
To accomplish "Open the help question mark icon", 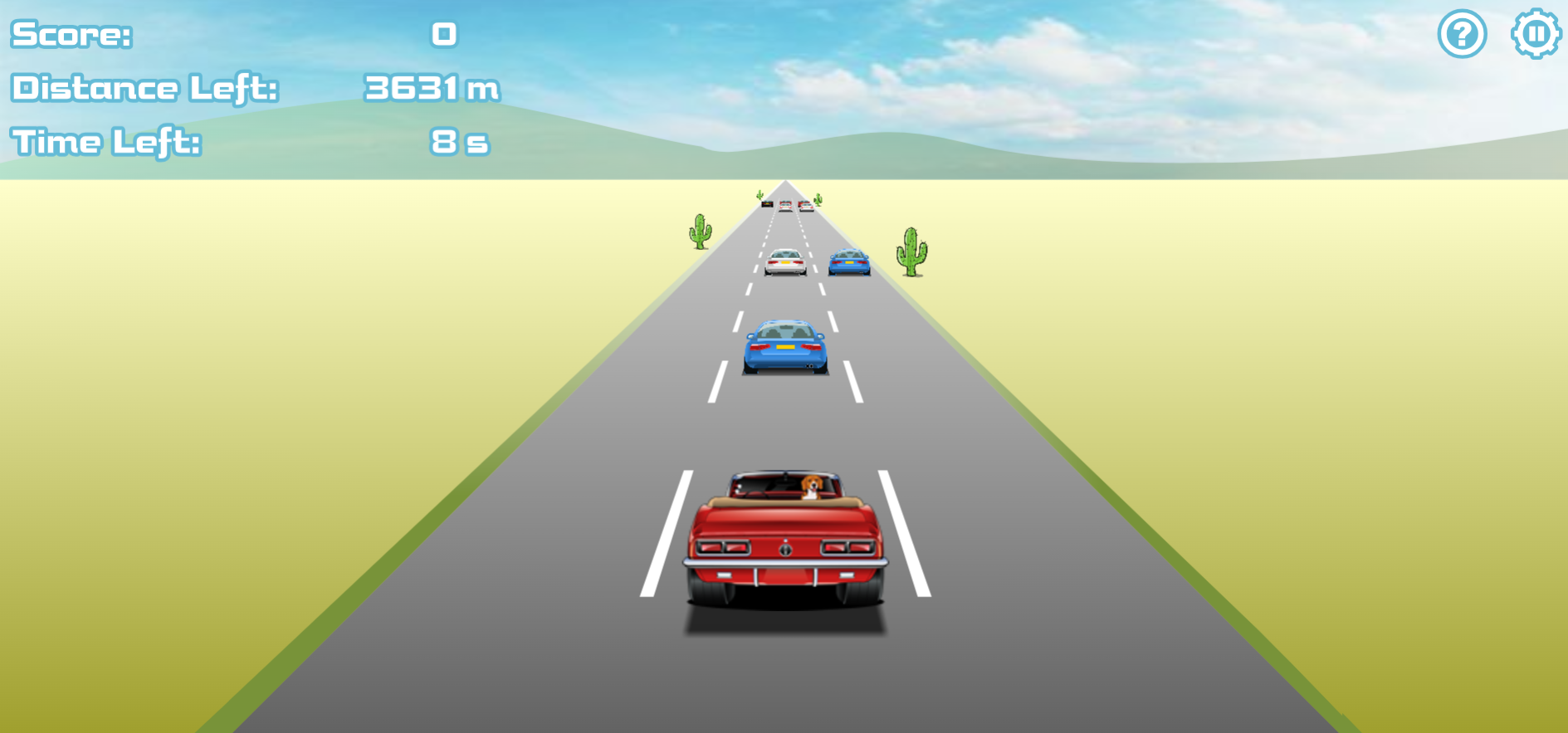I will 1462,34.
